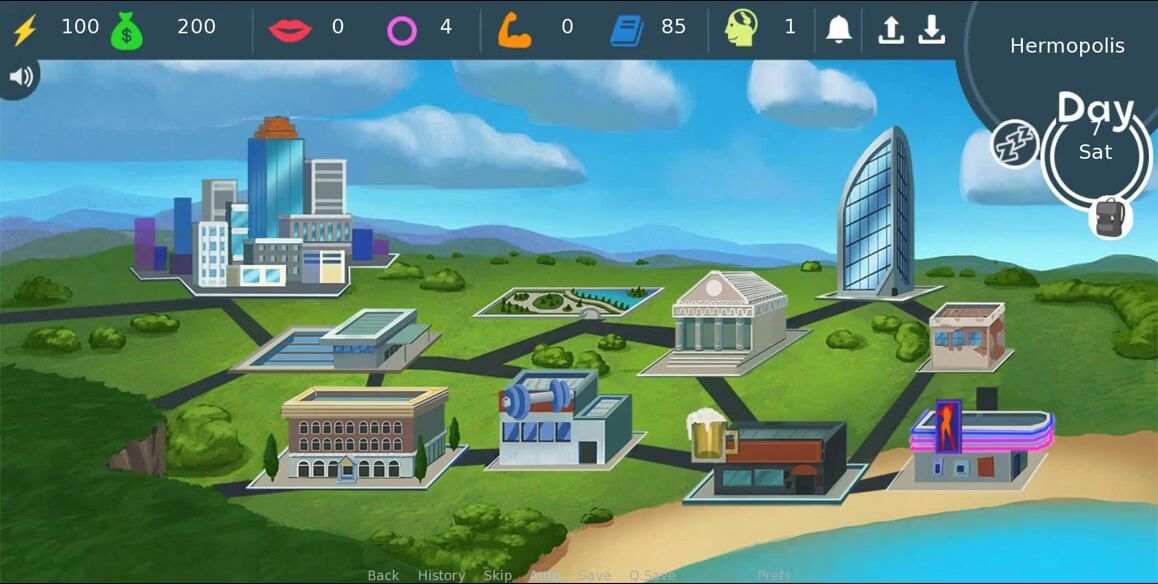The image size is (1158, 584).
Task: Open the backpack inventory
Action: point(1110,217)
